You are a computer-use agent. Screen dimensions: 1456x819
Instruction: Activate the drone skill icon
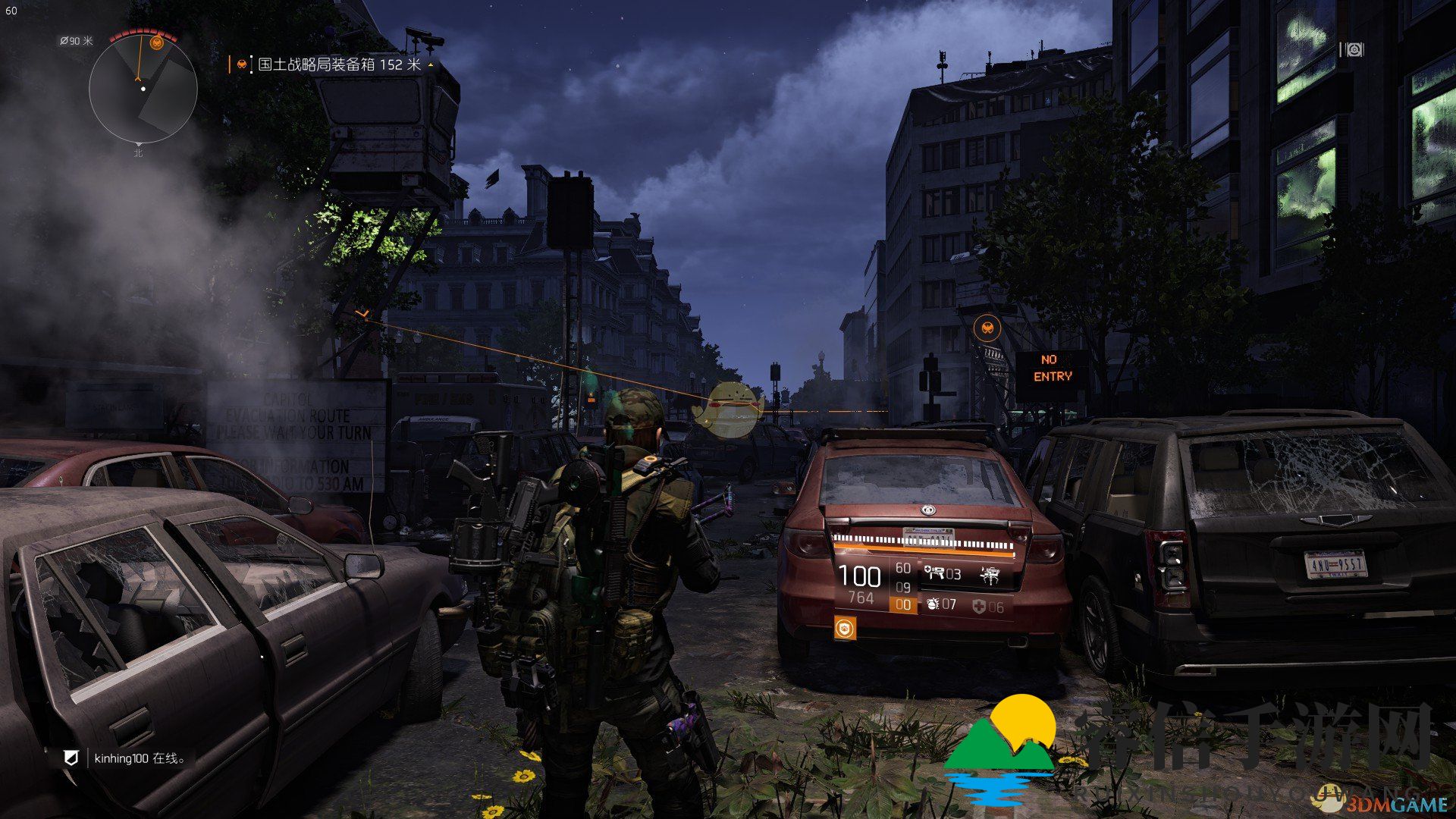pos(990,575)
